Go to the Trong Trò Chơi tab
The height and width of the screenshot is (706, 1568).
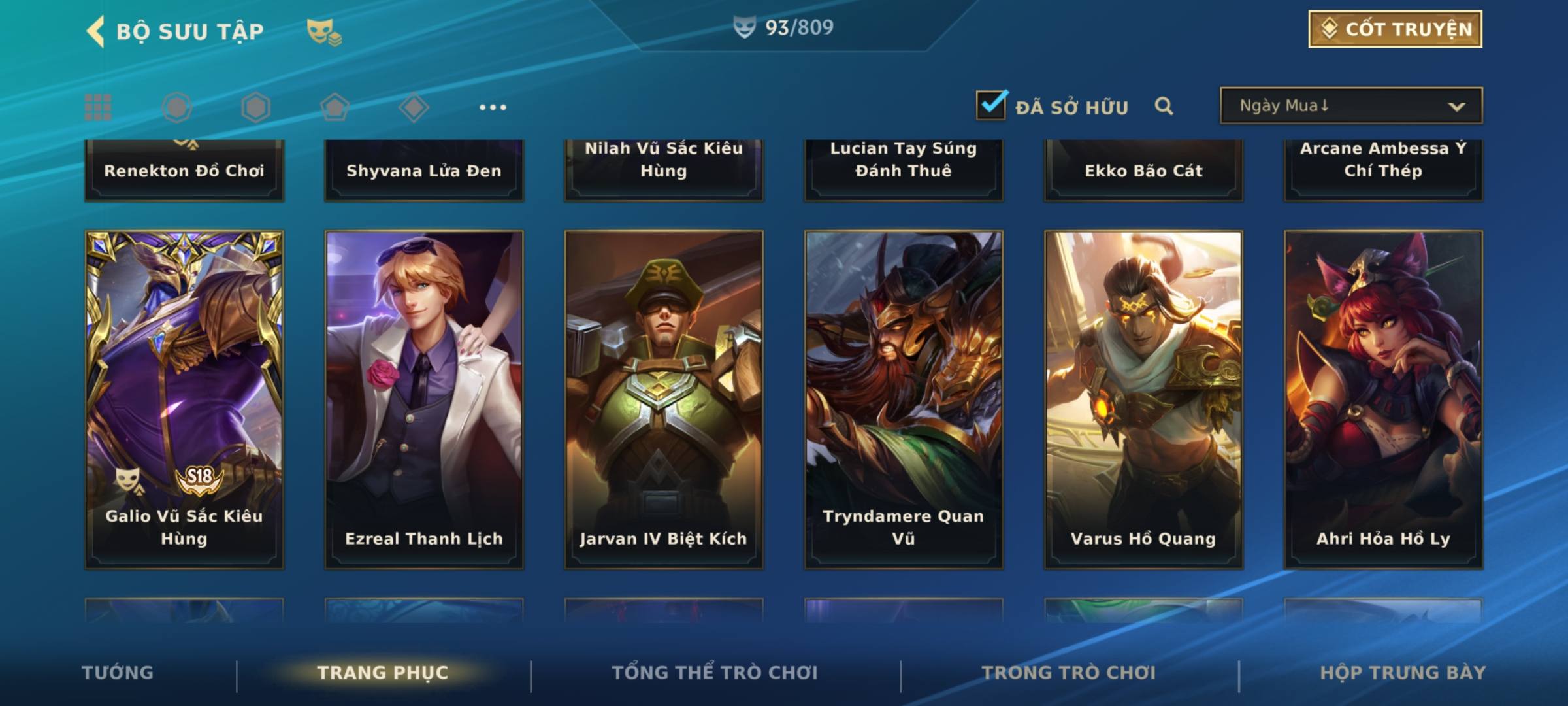coord(1069,673)
